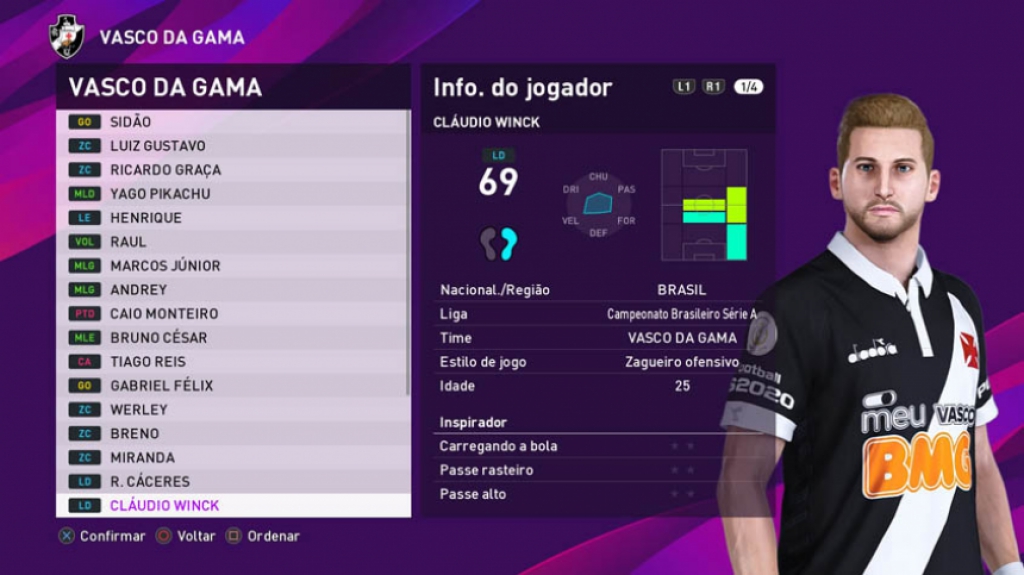
Task: Select Sidão from the squad list
Action: click(x=232, y=121)
